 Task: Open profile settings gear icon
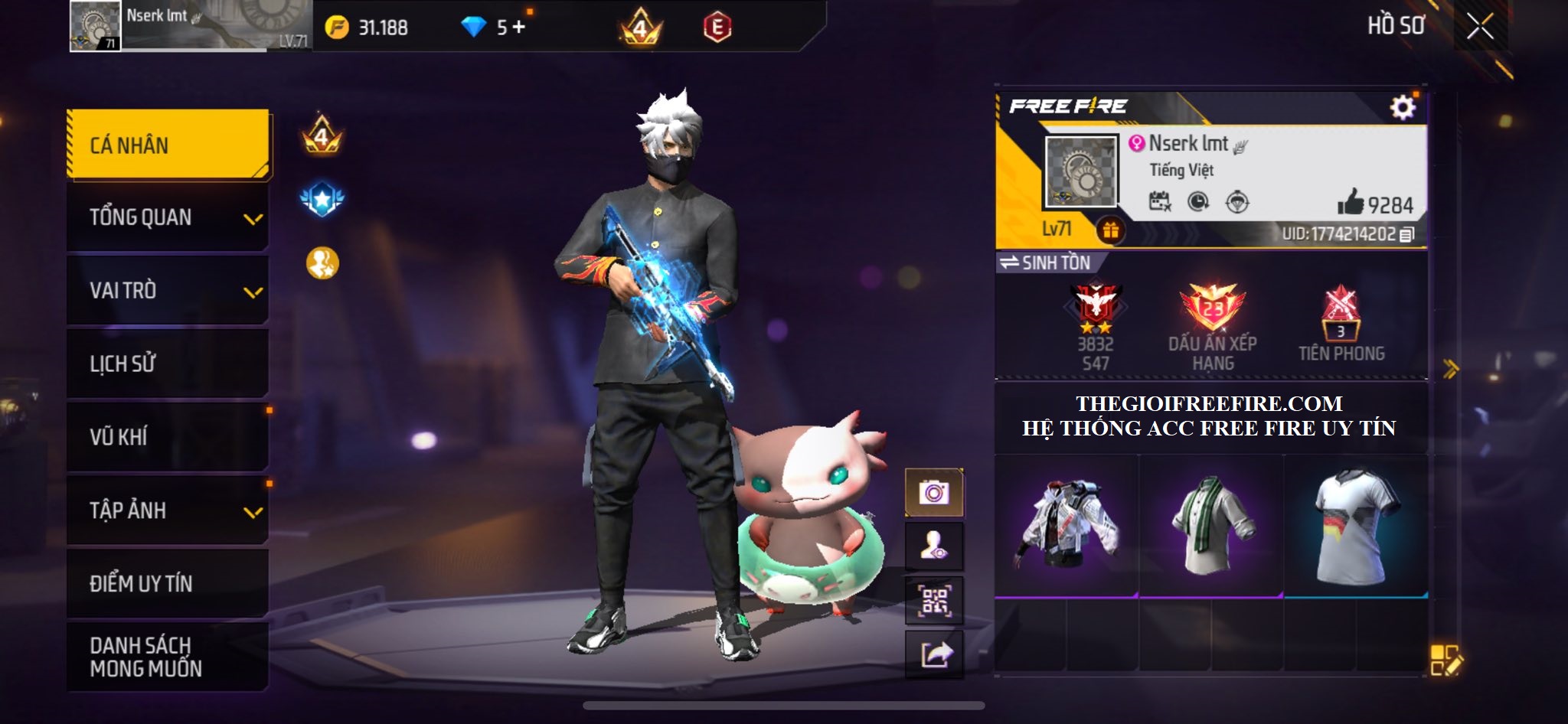click(1403, 107)
